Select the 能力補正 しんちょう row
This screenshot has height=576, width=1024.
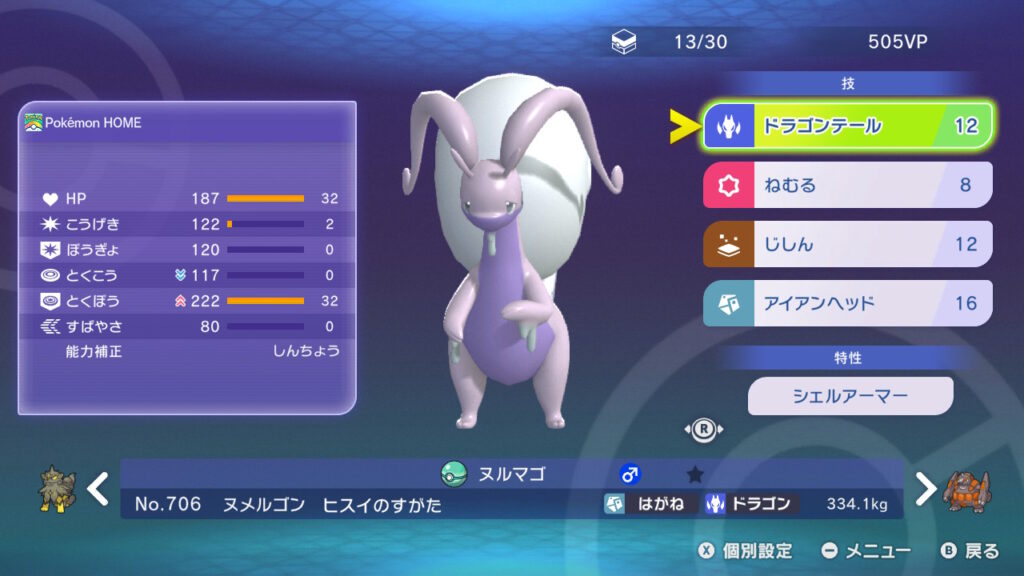pos(187,352)
